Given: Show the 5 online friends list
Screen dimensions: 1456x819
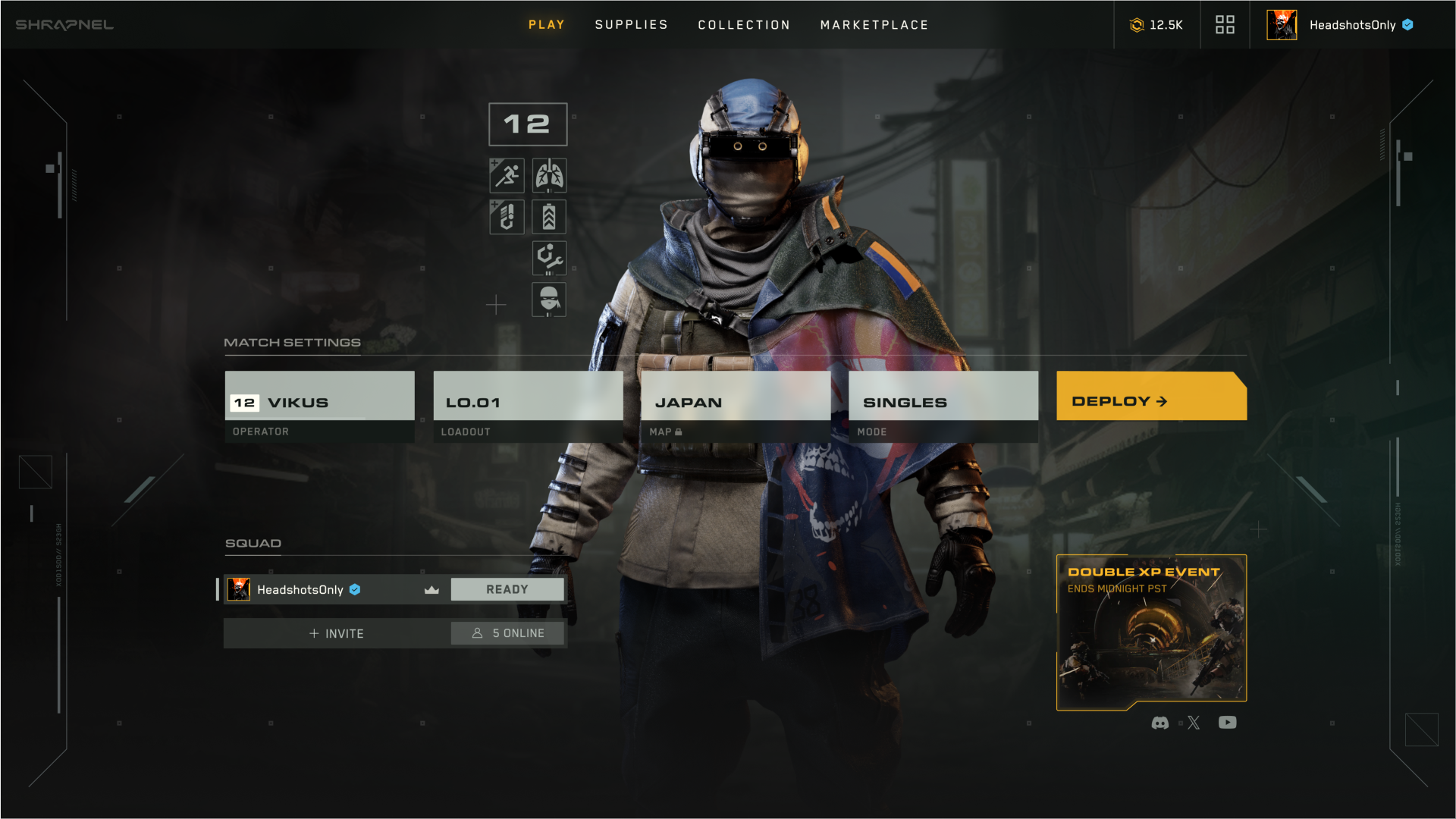Looking at the screenshot, I should (x=507, y=633).
